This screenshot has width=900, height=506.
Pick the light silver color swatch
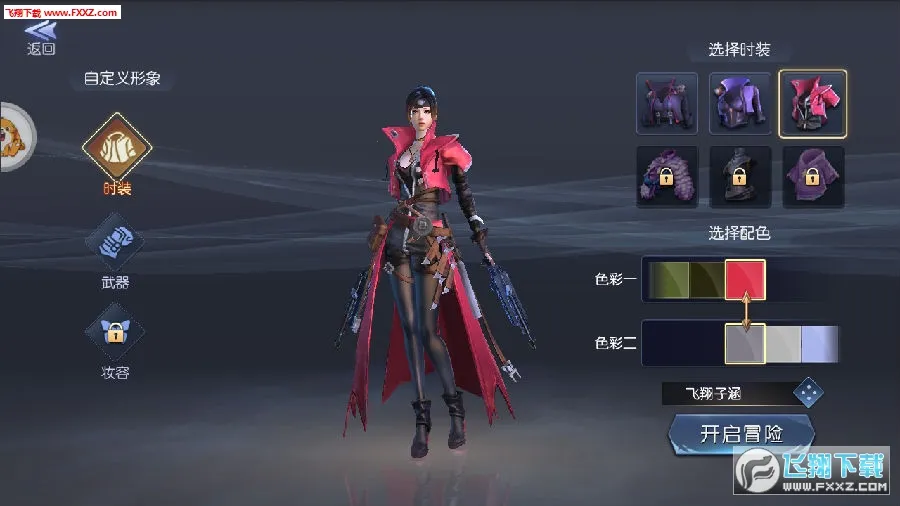785,343
